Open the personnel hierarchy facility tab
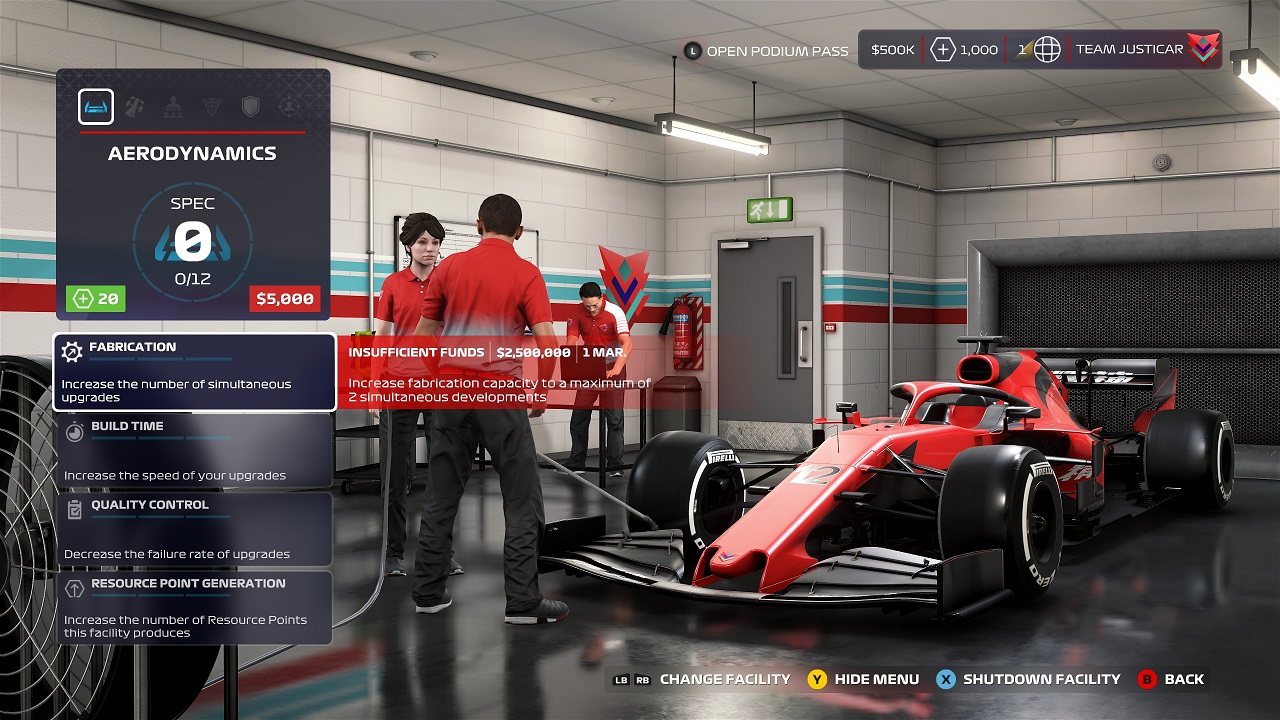 [x=173, y=107]
